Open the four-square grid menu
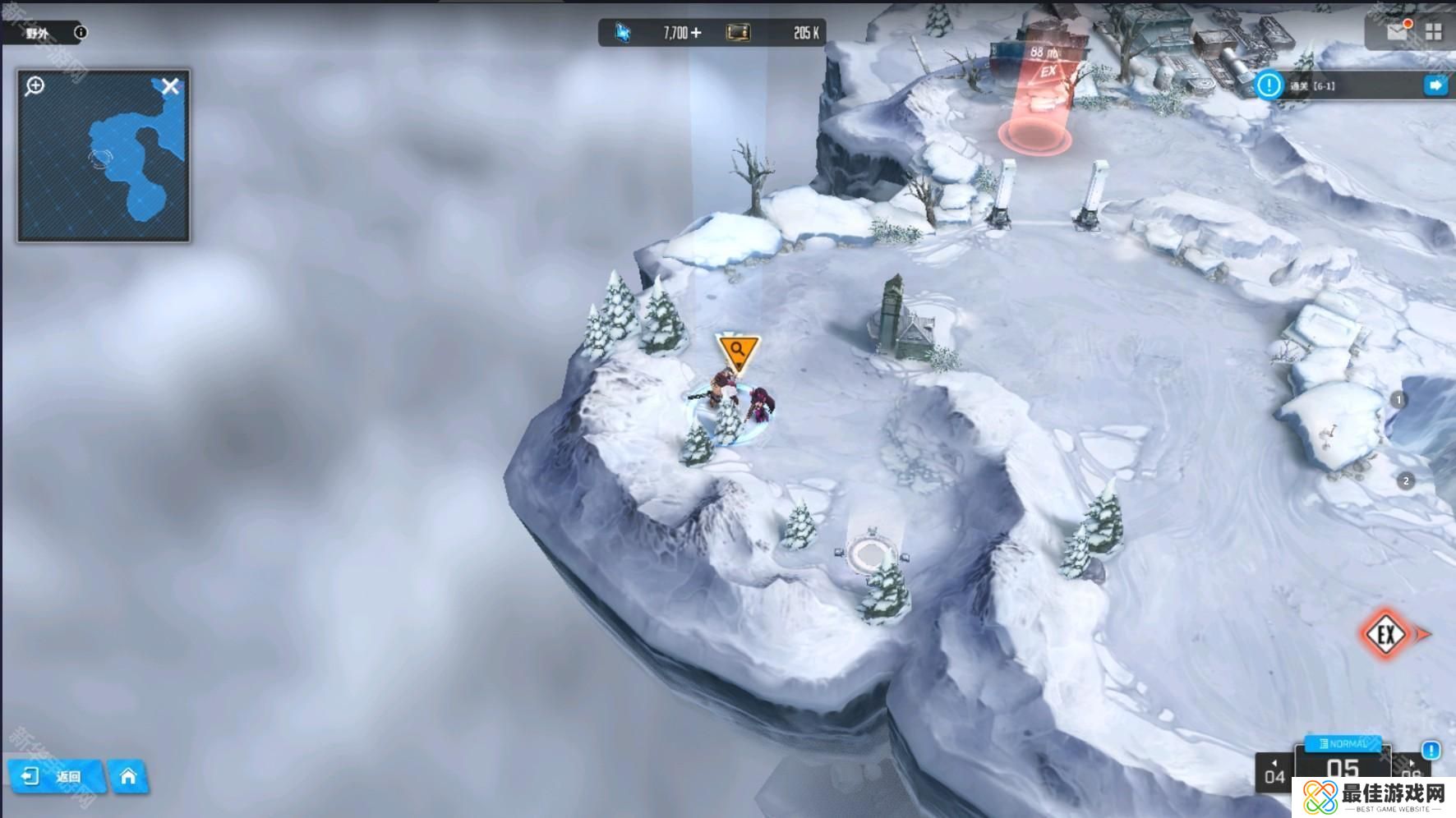The width and height of the screenshot is (1456, 818). pyautogui.click(x=1434, y=32)
